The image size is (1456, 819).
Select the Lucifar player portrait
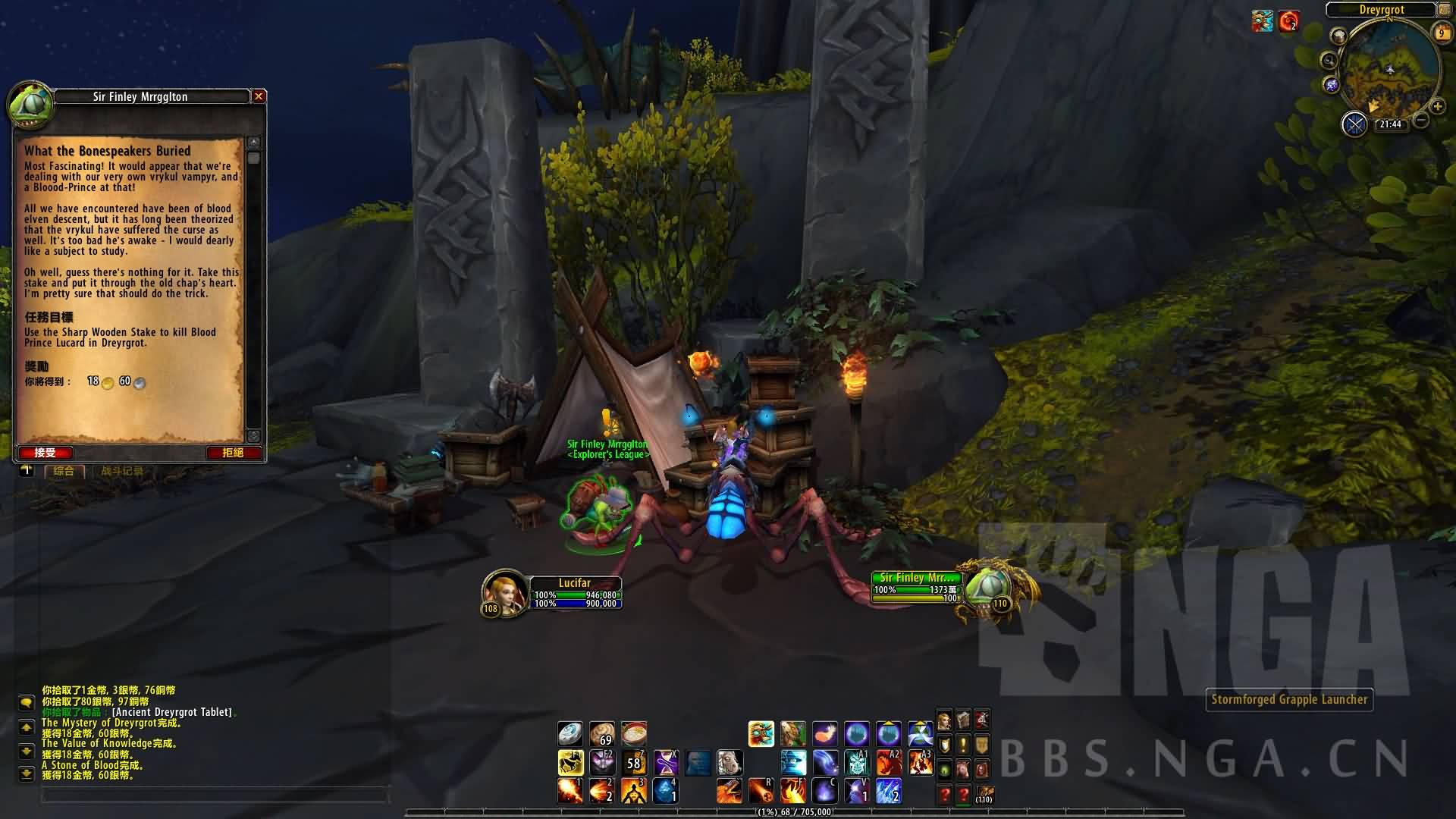click(x=504, y=592)
